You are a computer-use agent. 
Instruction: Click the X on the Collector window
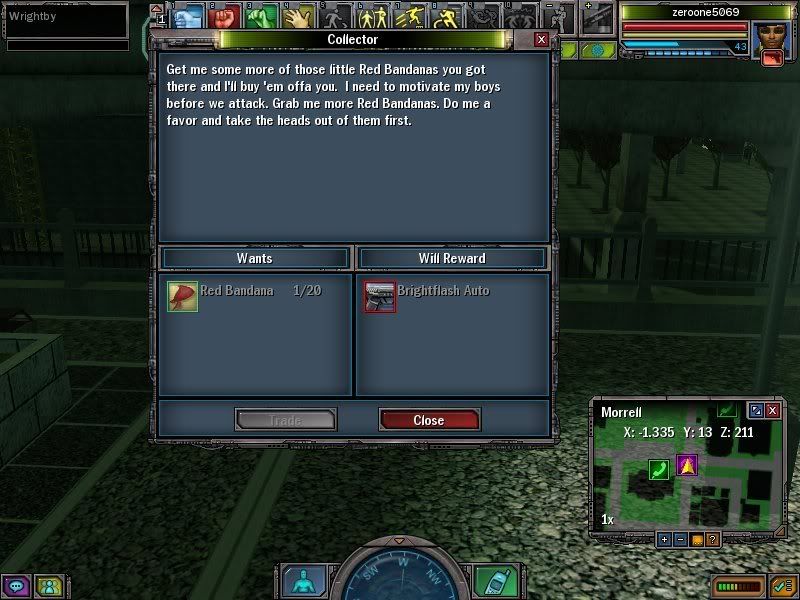click(541, 40)
